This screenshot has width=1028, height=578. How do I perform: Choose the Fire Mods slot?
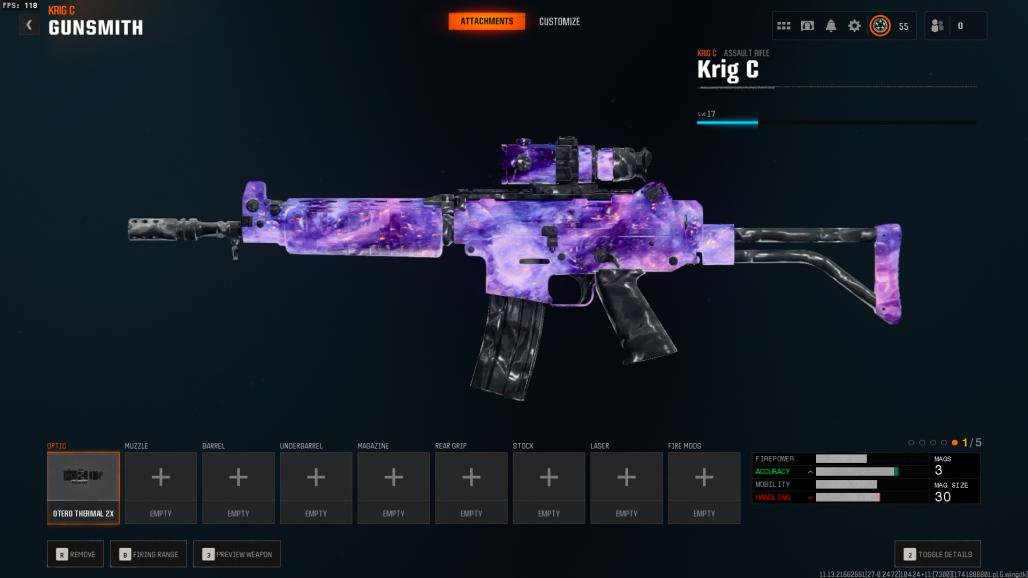[x=704, y=487]
